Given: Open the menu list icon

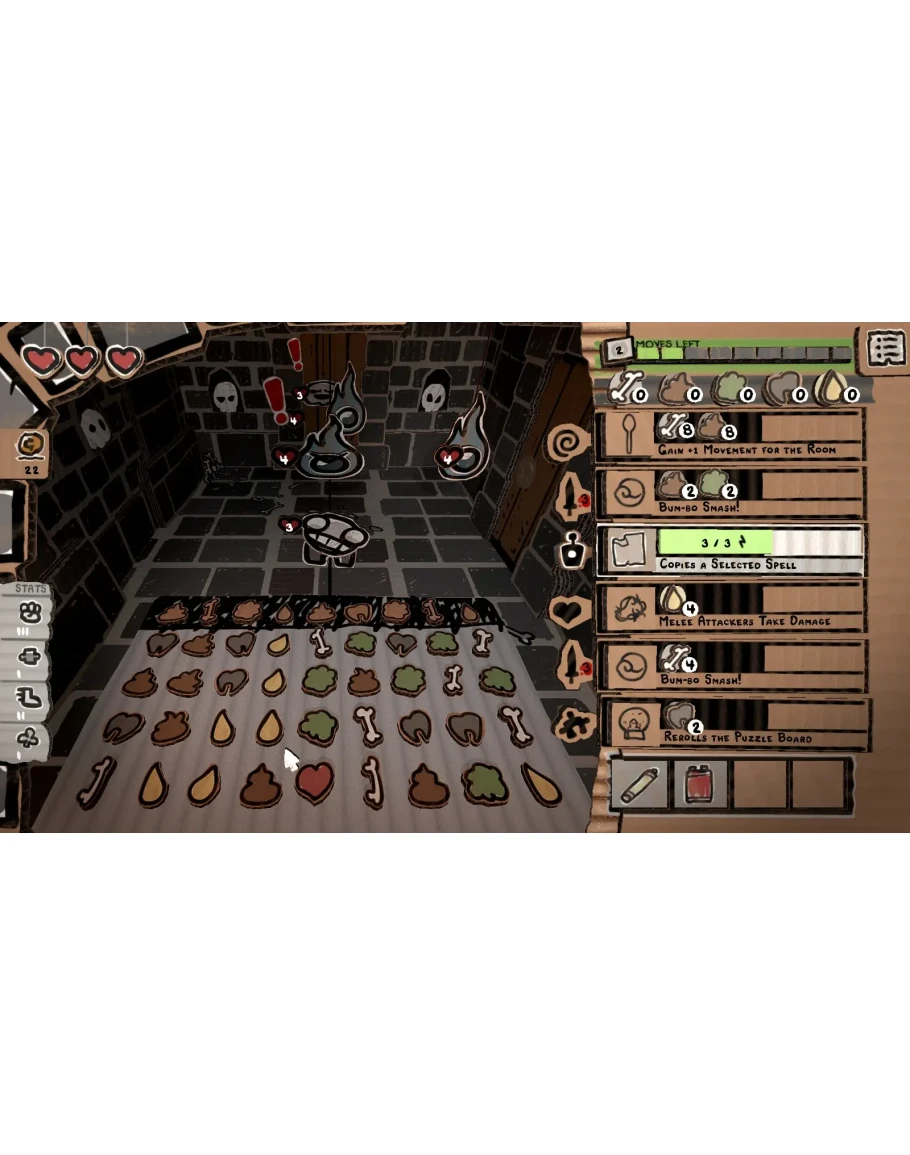Looking at the screenshot, I should (x=885, y=348).
